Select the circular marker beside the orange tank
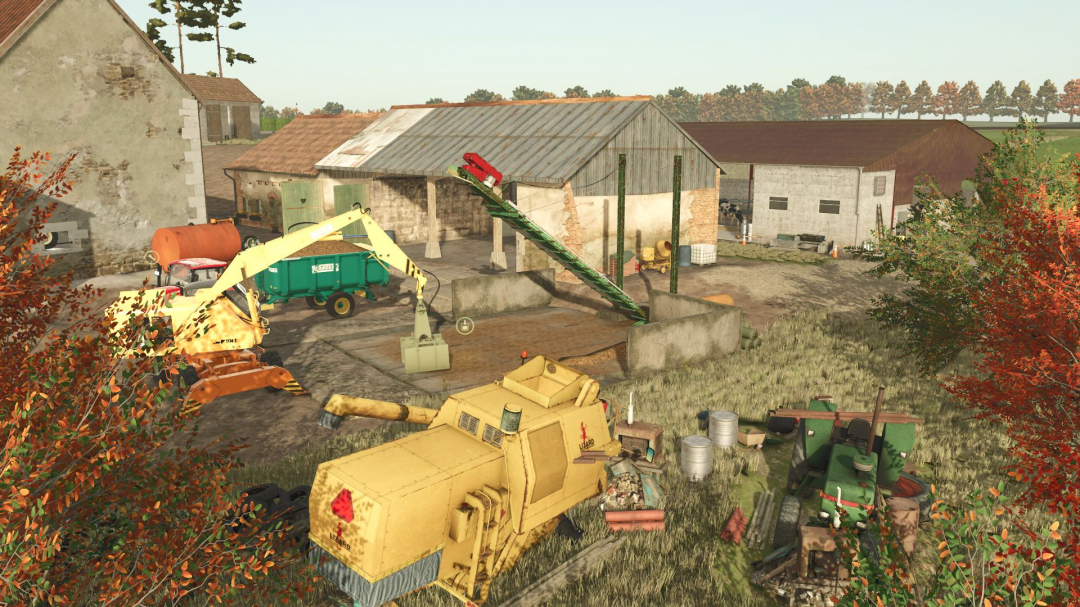The width and height of the screenshot is (1080, 607). [x=152, y=257]
